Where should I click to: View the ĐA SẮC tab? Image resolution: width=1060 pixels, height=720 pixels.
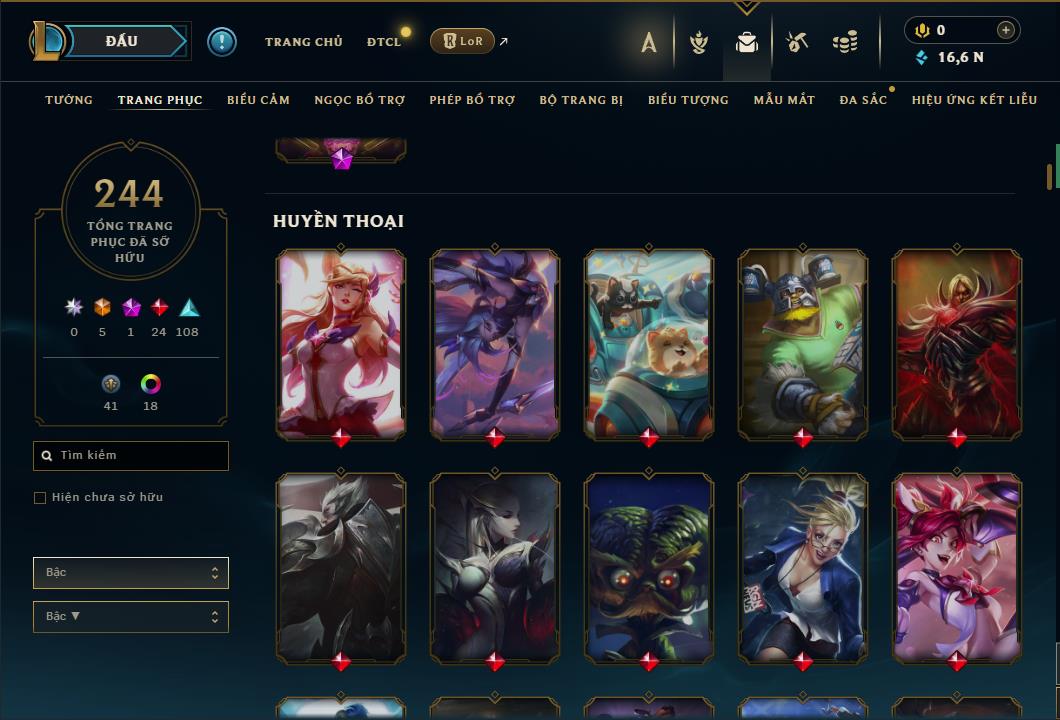pyautogui.click(x=863, y=100)
